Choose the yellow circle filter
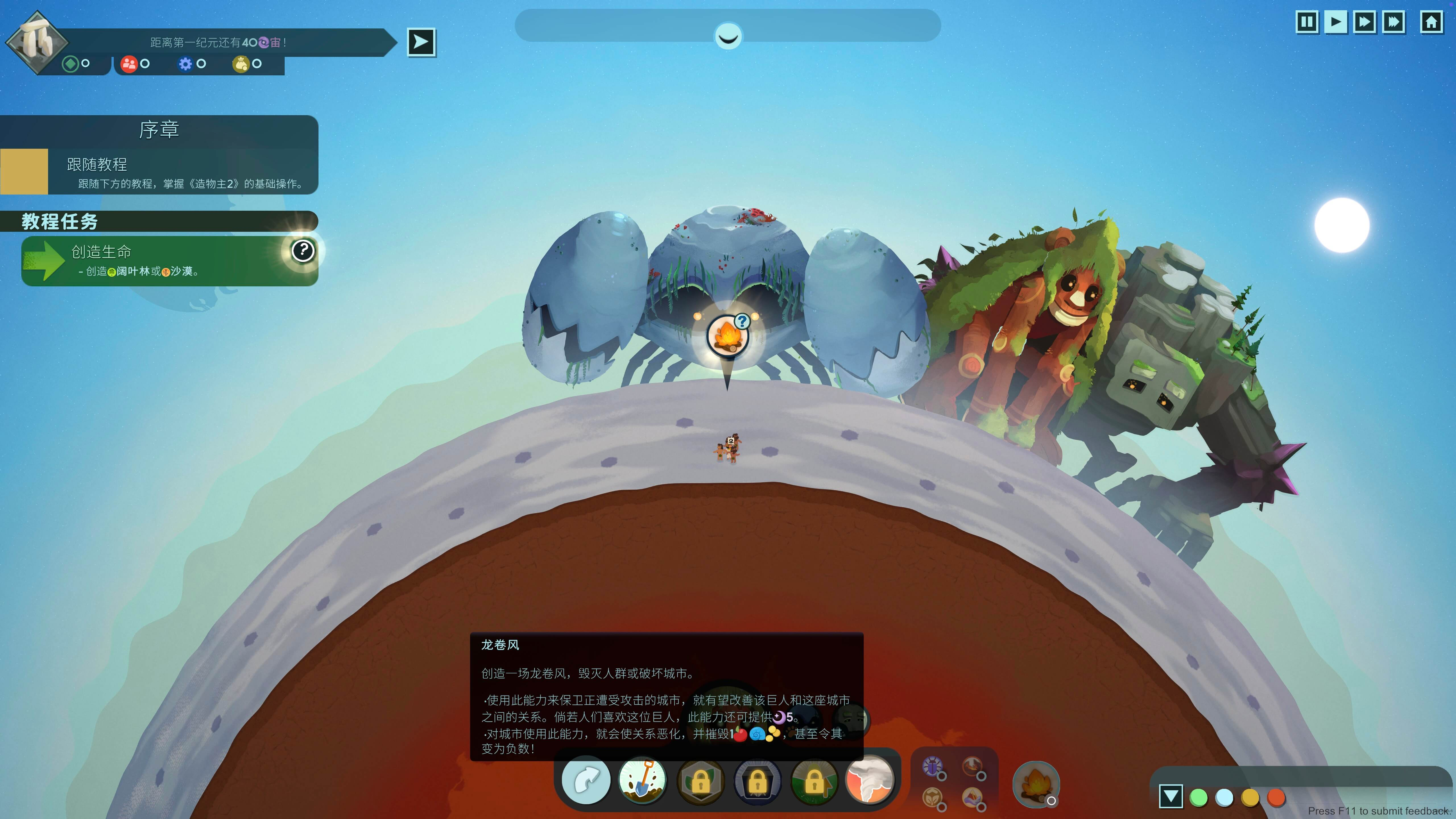 1250,797
